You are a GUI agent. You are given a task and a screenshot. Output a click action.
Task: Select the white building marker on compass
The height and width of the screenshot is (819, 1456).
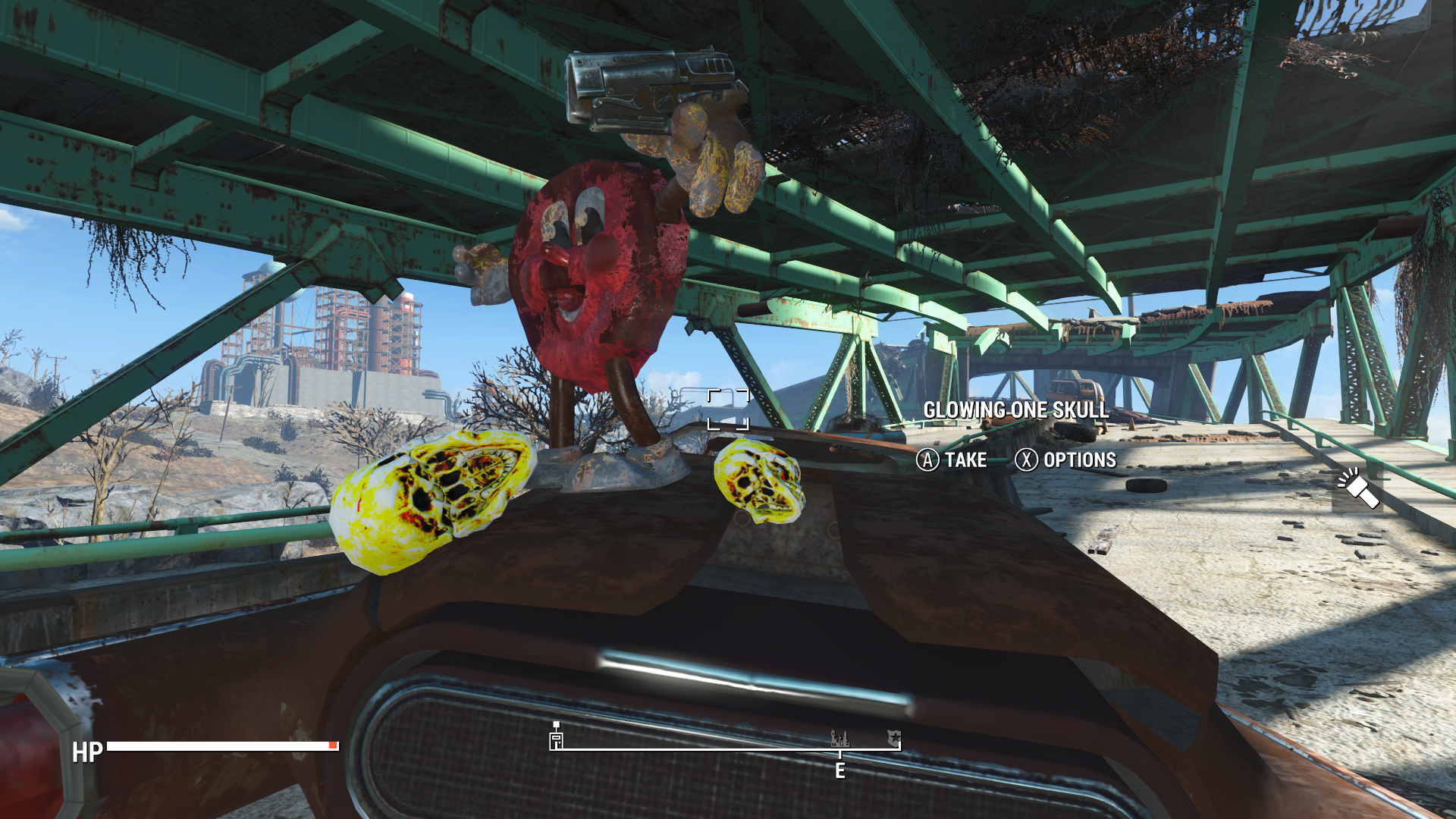(x=556, y=739)
